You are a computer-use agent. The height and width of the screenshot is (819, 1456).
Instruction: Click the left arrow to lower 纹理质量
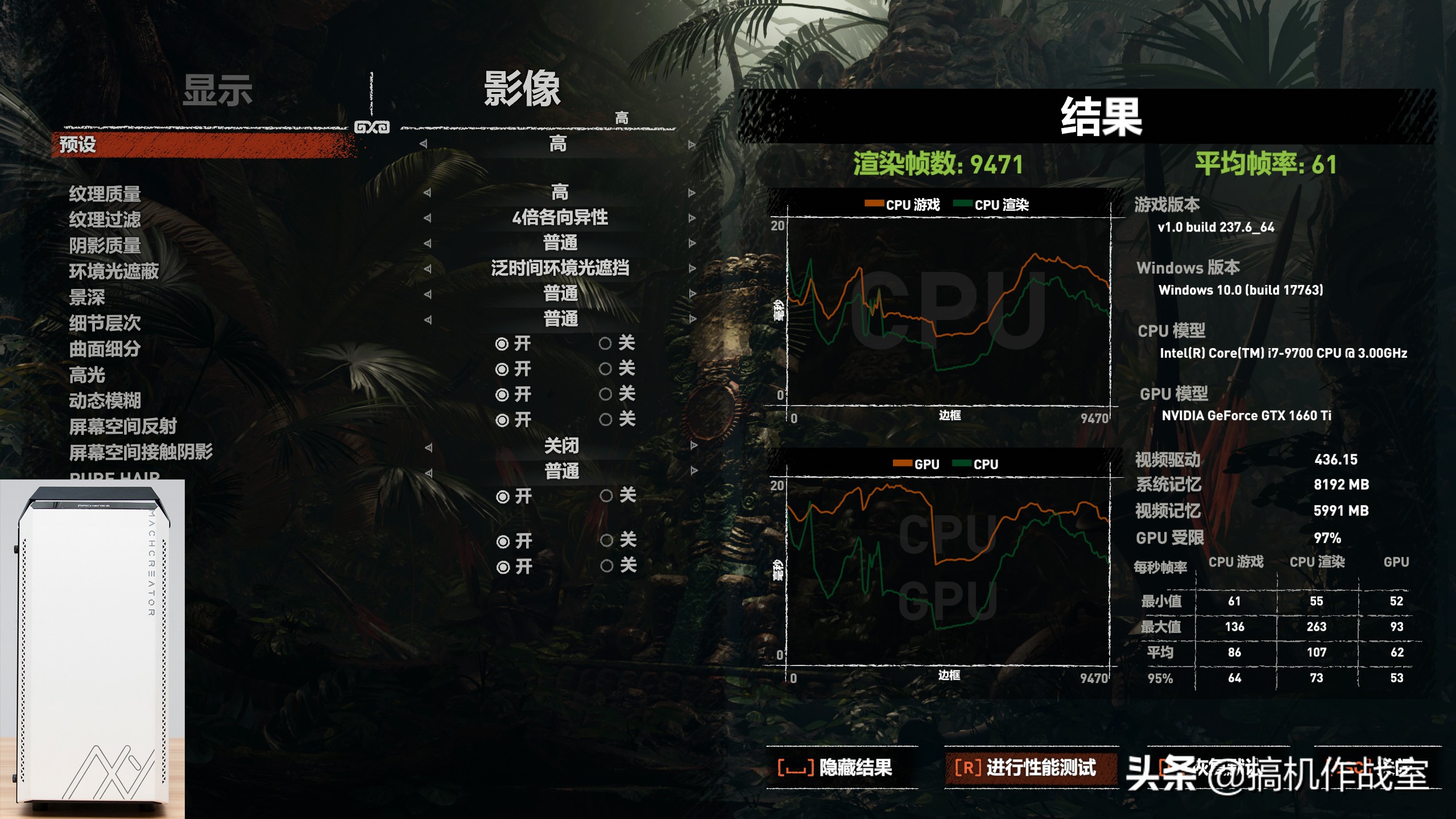tap(428, 192)
